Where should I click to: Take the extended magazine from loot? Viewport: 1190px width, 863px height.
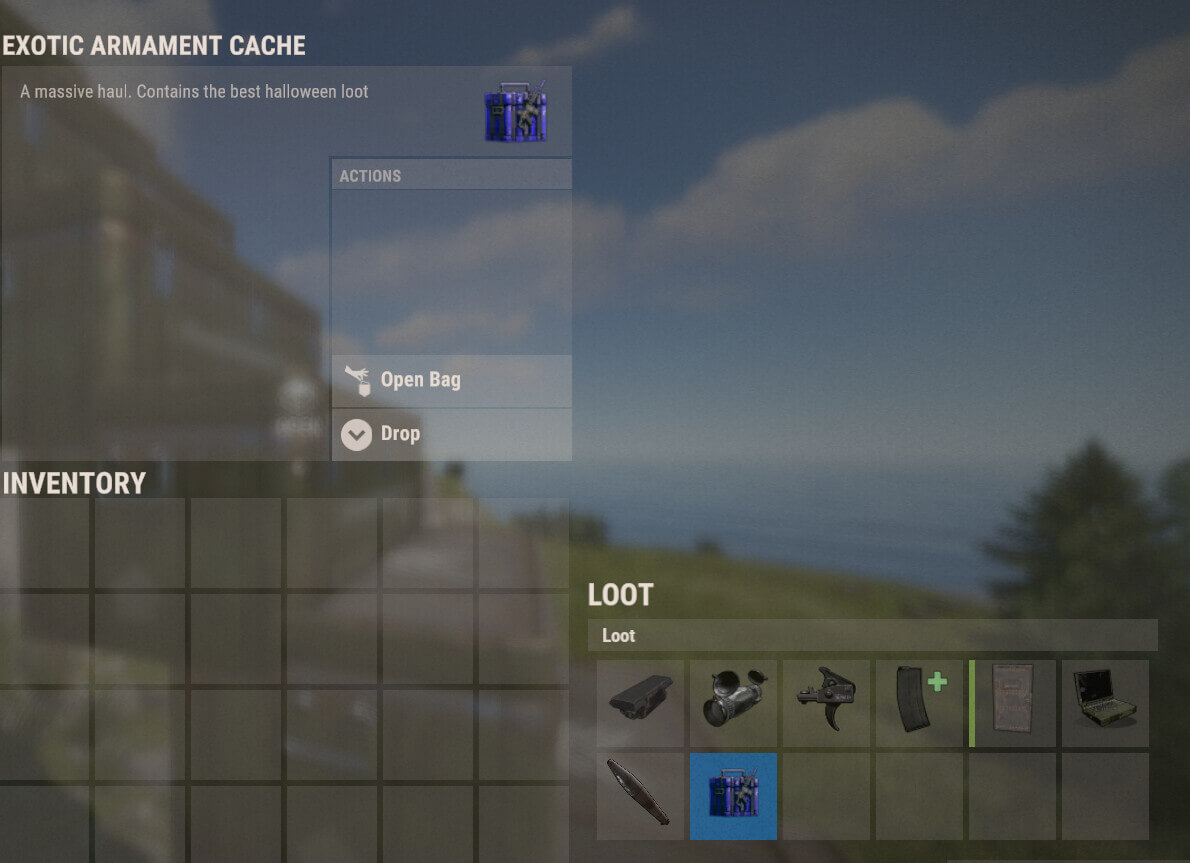[x=919, y=703]
